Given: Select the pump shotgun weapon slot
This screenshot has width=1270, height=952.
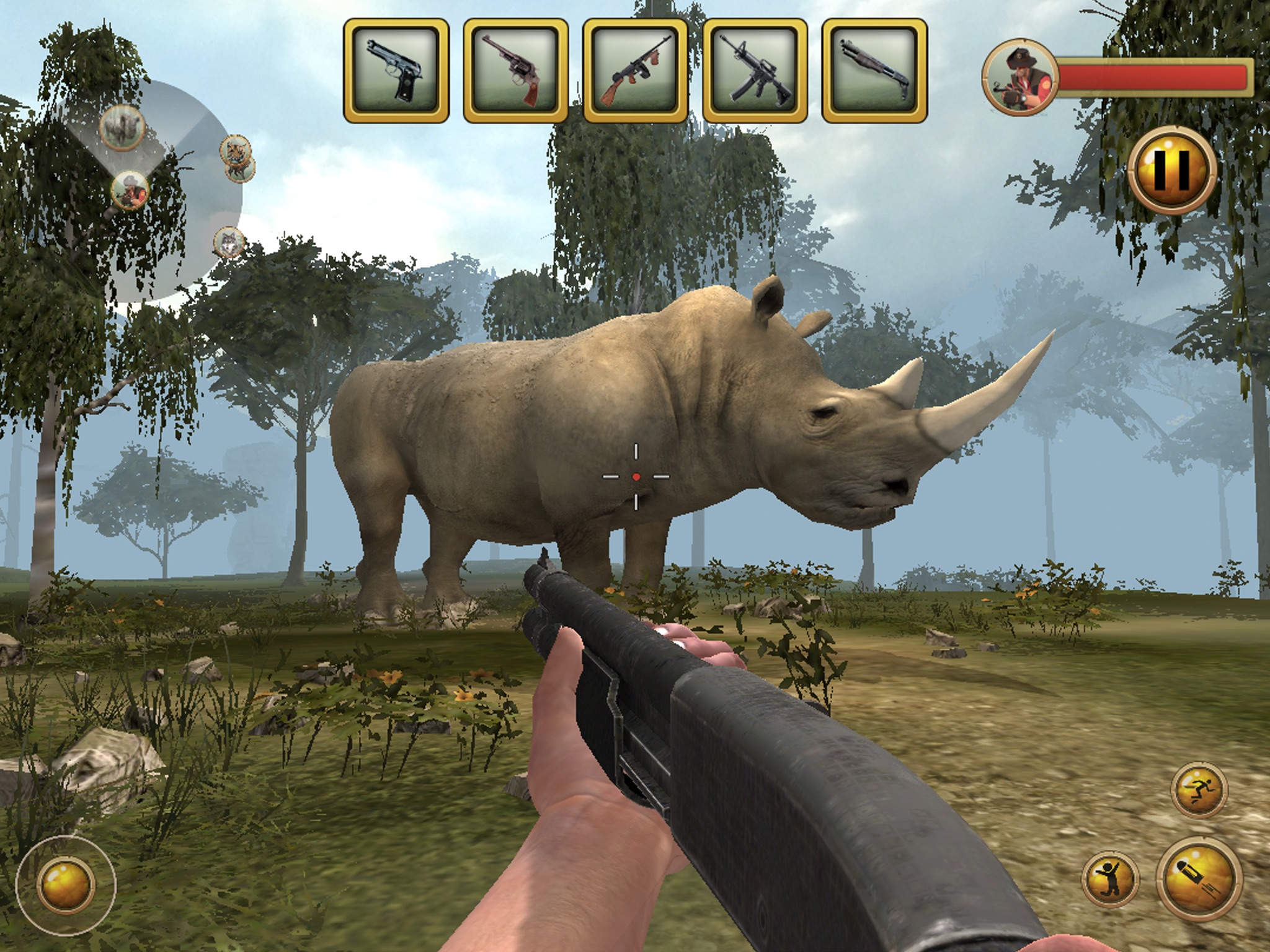Looking at the screenshot, I should (x=874, y=70).
